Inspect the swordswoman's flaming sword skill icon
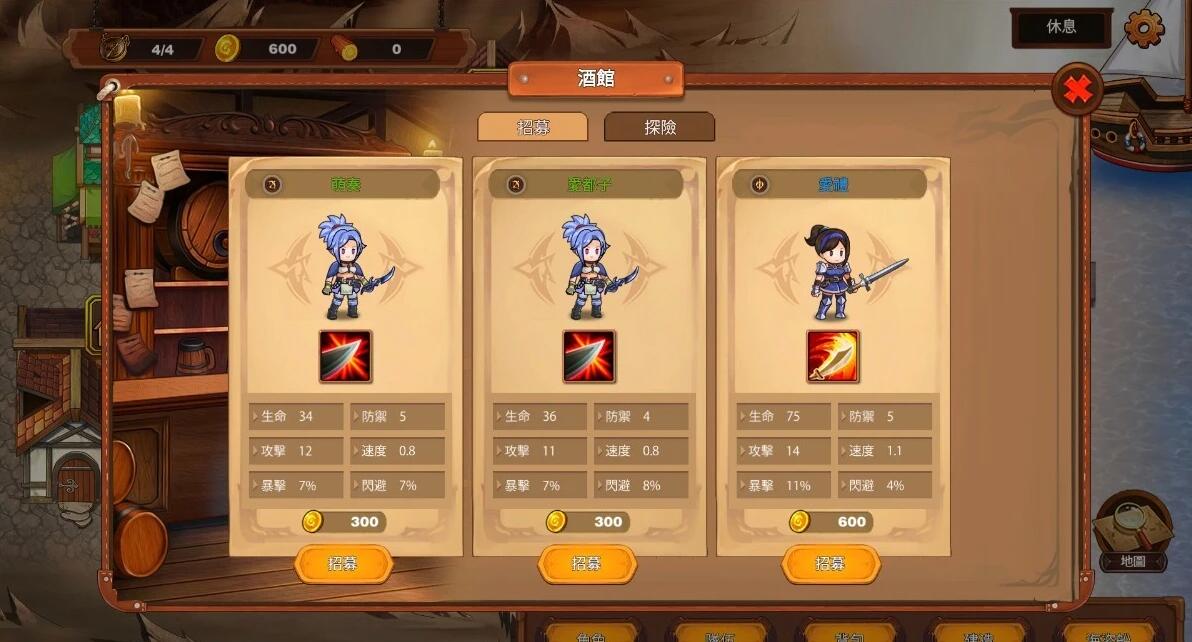 (832, 357)
